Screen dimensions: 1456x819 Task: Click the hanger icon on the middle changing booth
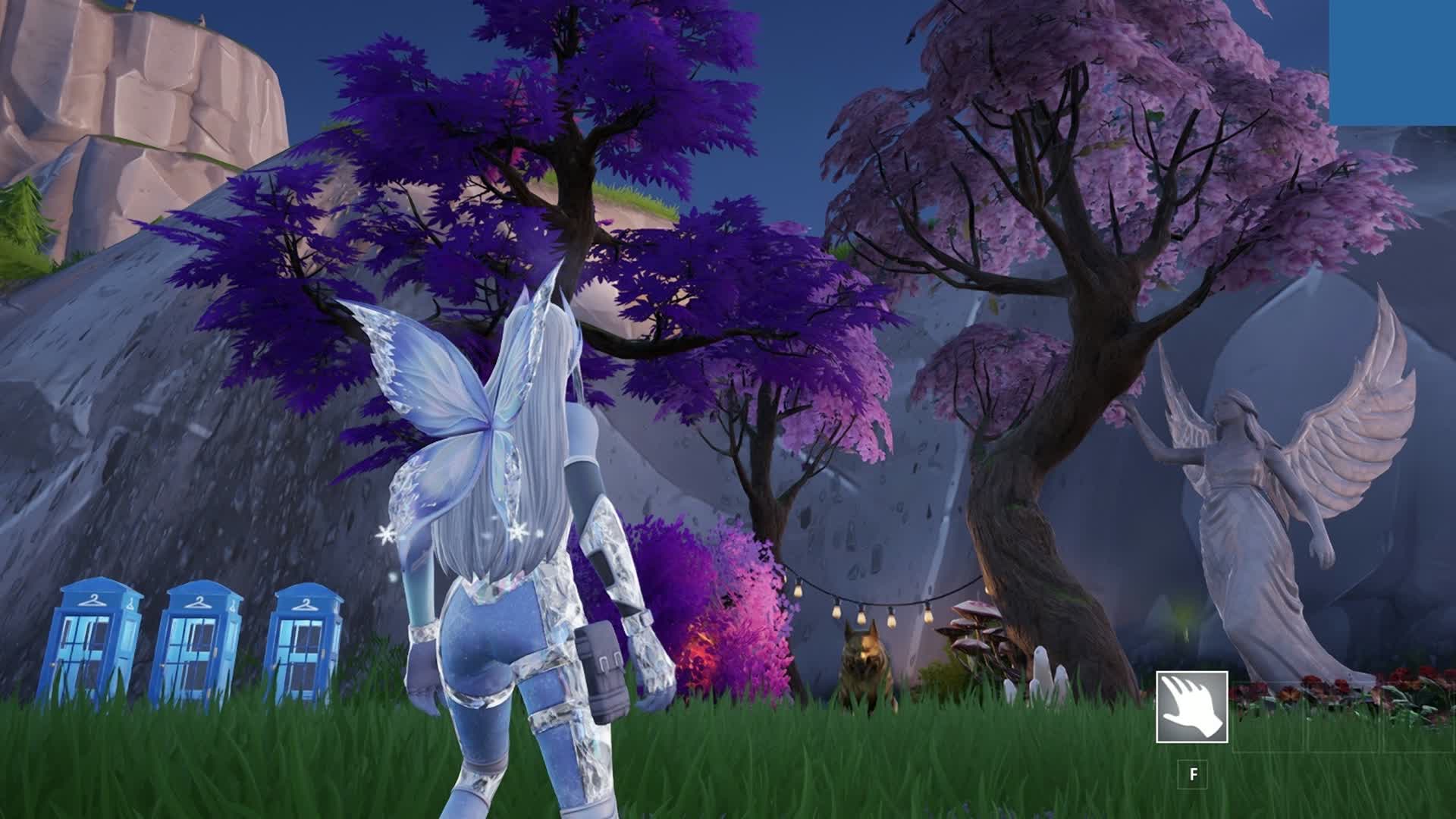click(199, 603)
